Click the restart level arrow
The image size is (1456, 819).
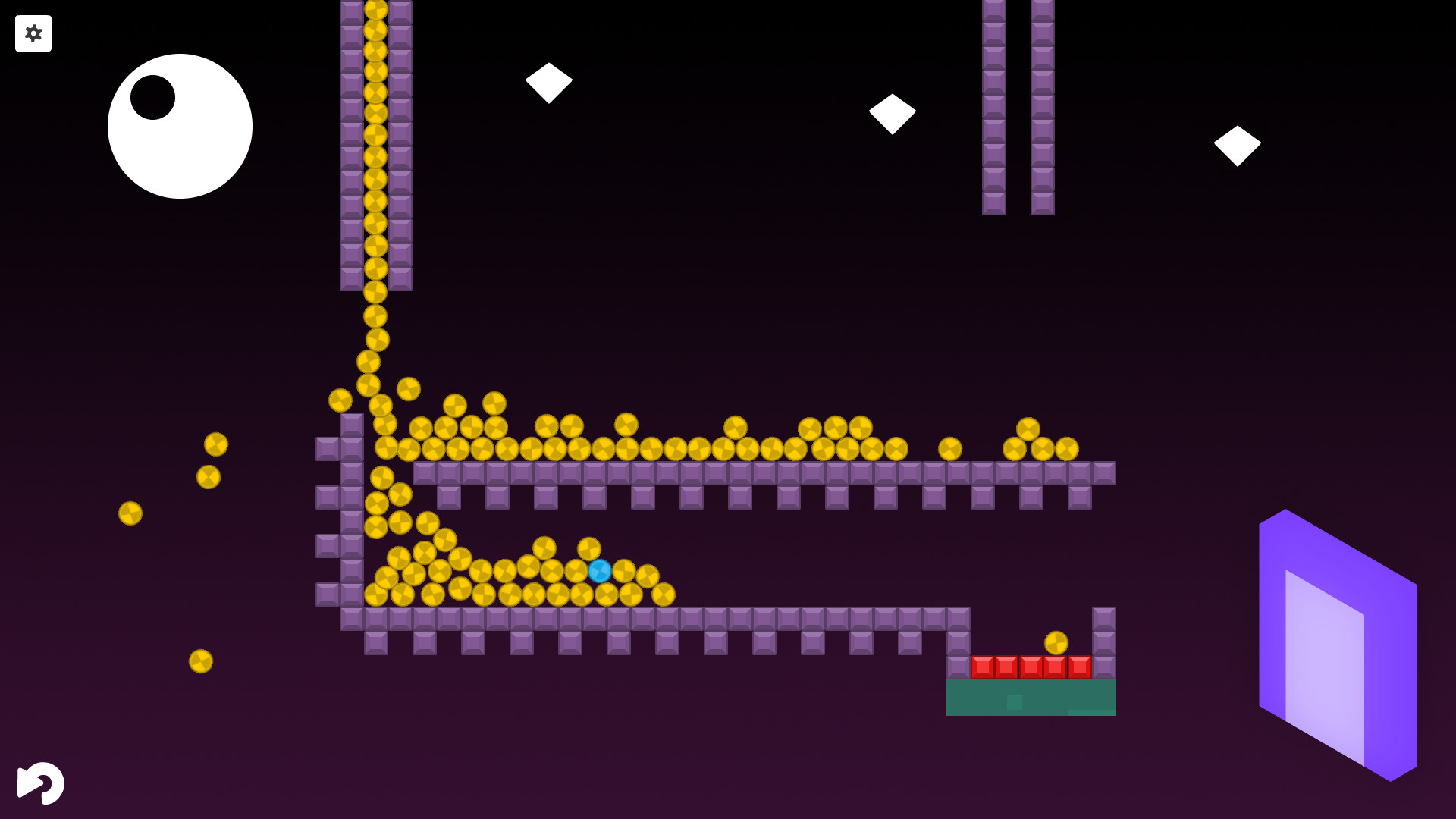pos(42,783)
